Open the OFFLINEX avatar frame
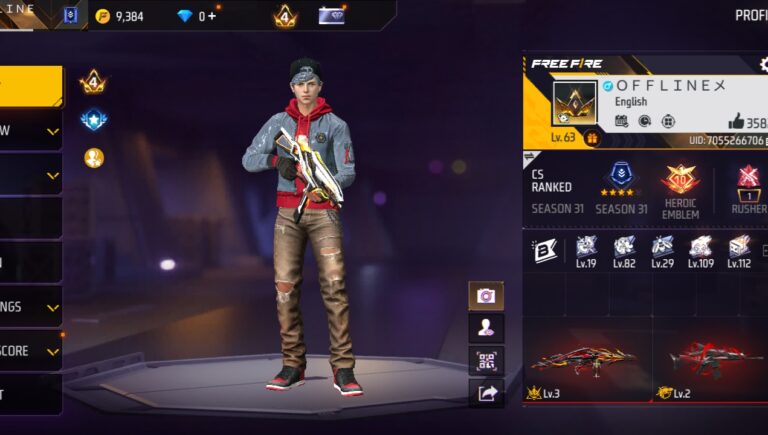Viewport: 768px width, 435px height. pos(574,103)
